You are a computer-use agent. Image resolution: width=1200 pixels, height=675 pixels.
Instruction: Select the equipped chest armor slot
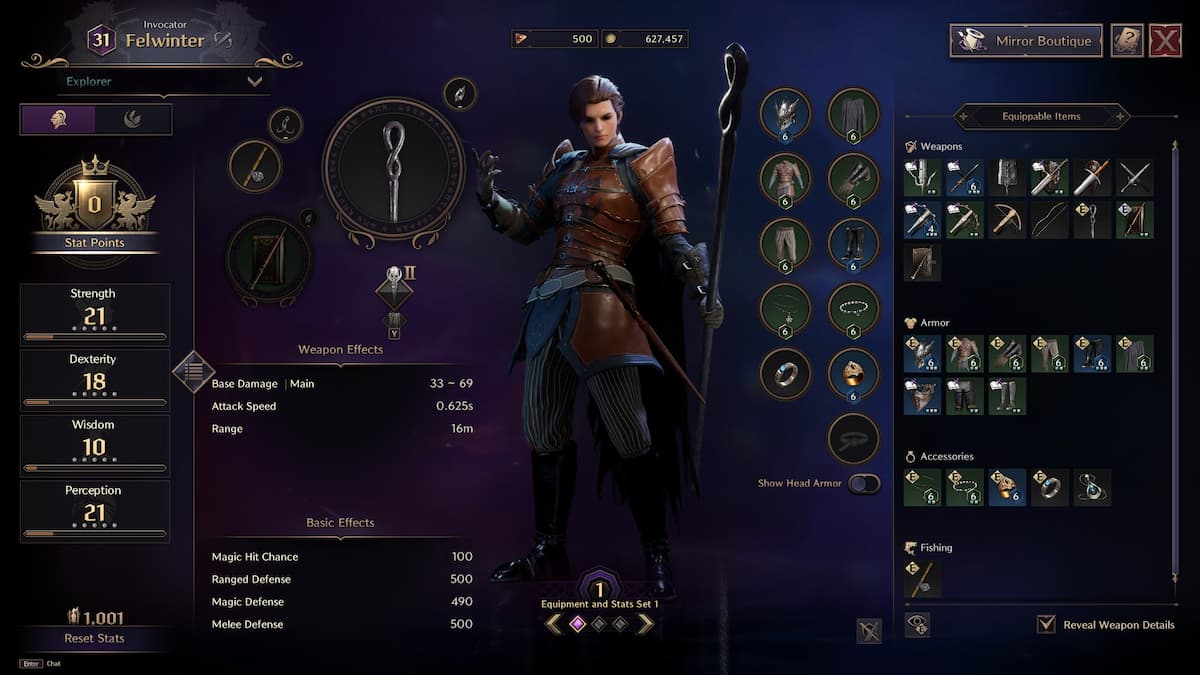click(x=786, y=179)
